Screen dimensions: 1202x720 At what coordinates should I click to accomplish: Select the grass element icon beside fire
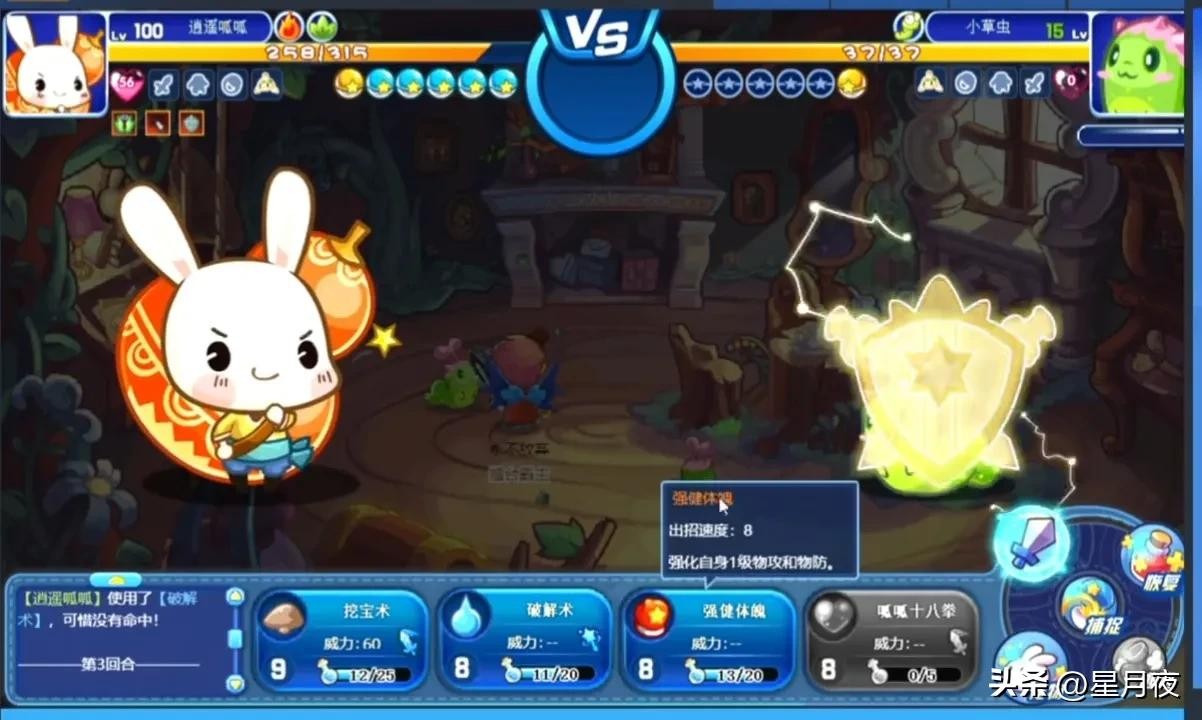tap(322, 26)
